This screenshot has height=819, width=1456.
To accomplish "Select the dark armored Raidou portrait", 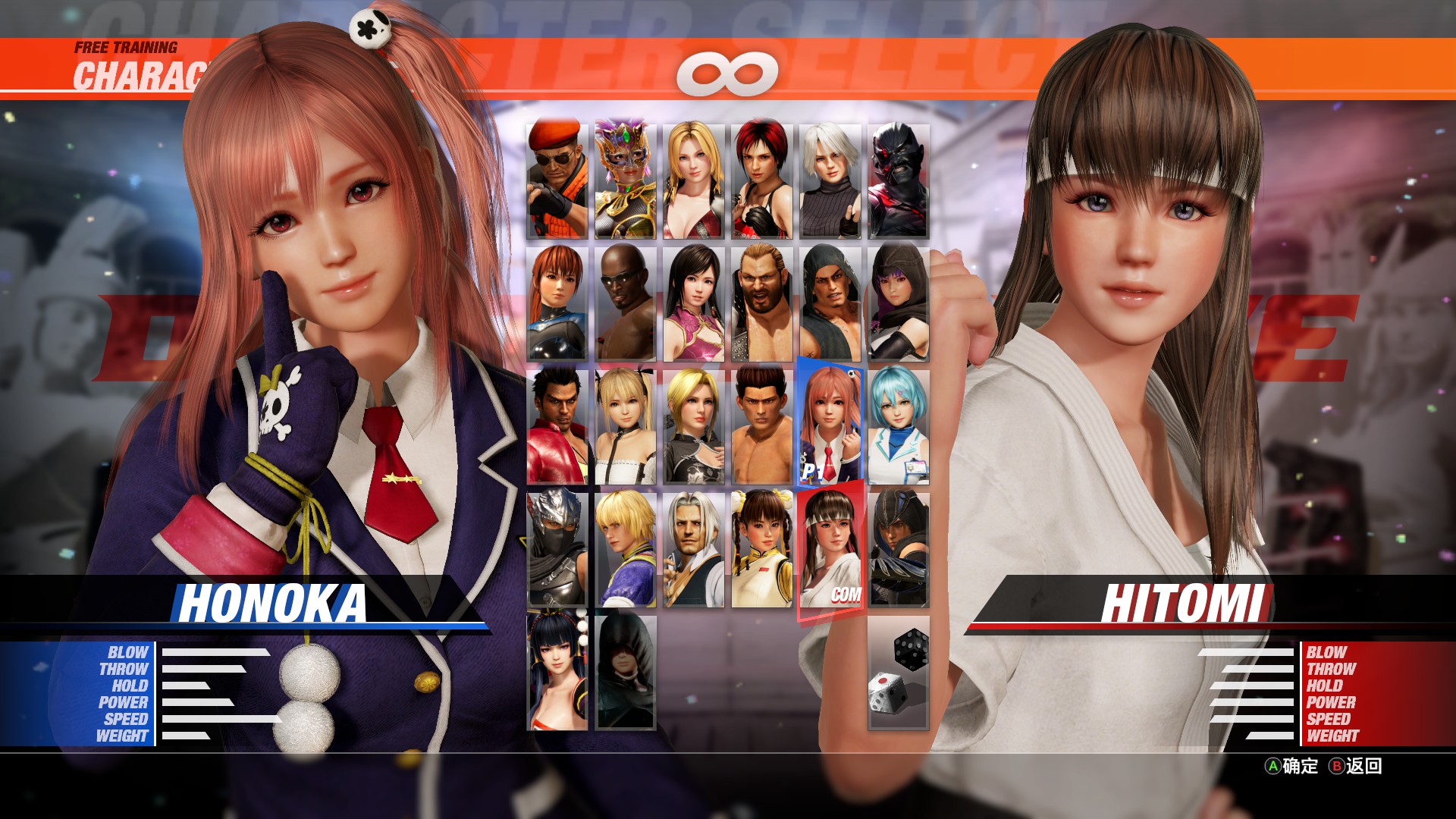I will tap(899, 180).
